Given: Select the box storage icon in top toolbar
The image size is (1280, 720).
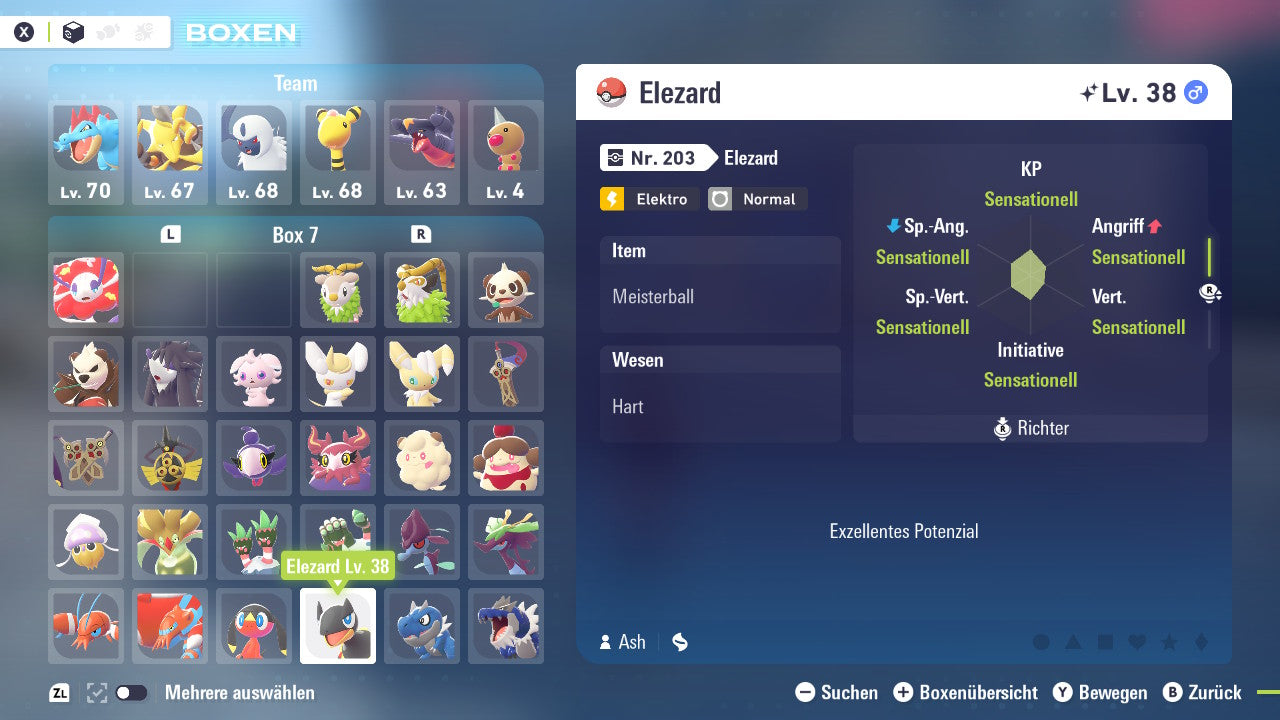Looking at the screenshot, I should point(73,31).
